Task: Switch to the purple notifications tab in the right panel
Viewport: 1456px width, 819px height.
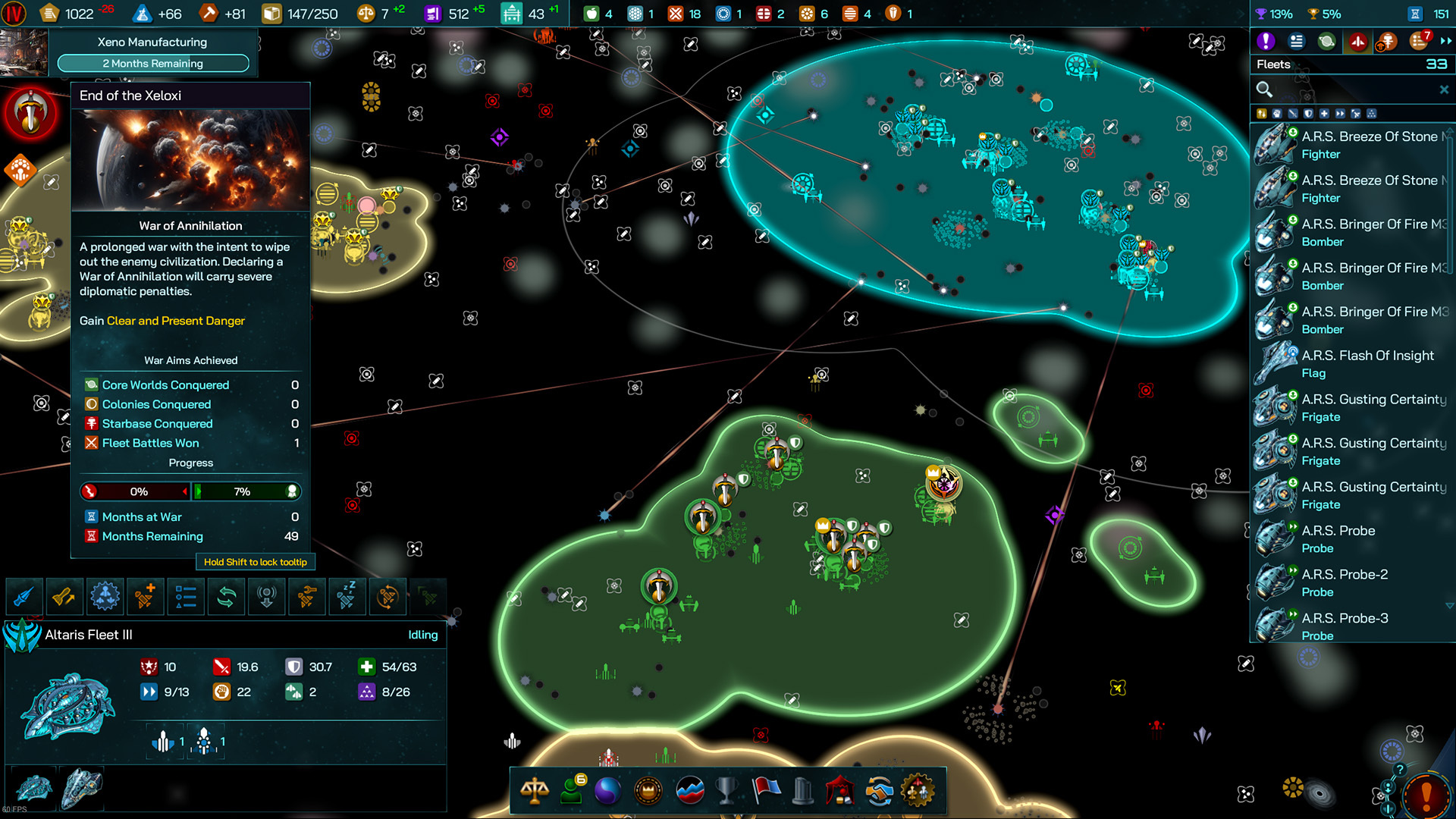Action: coord(1266,42)
